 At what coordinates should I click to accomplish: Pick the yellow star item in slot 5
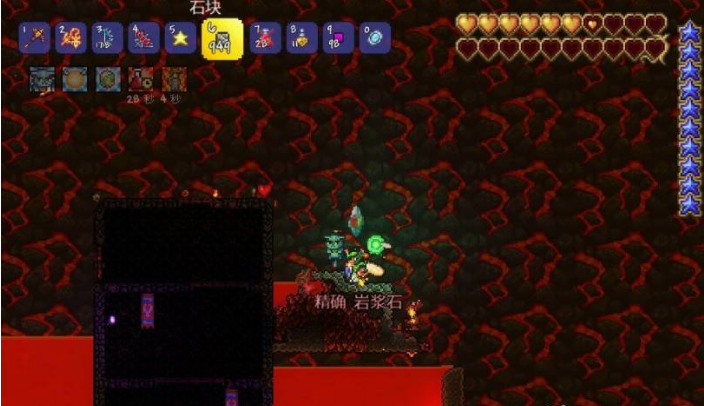180,39
